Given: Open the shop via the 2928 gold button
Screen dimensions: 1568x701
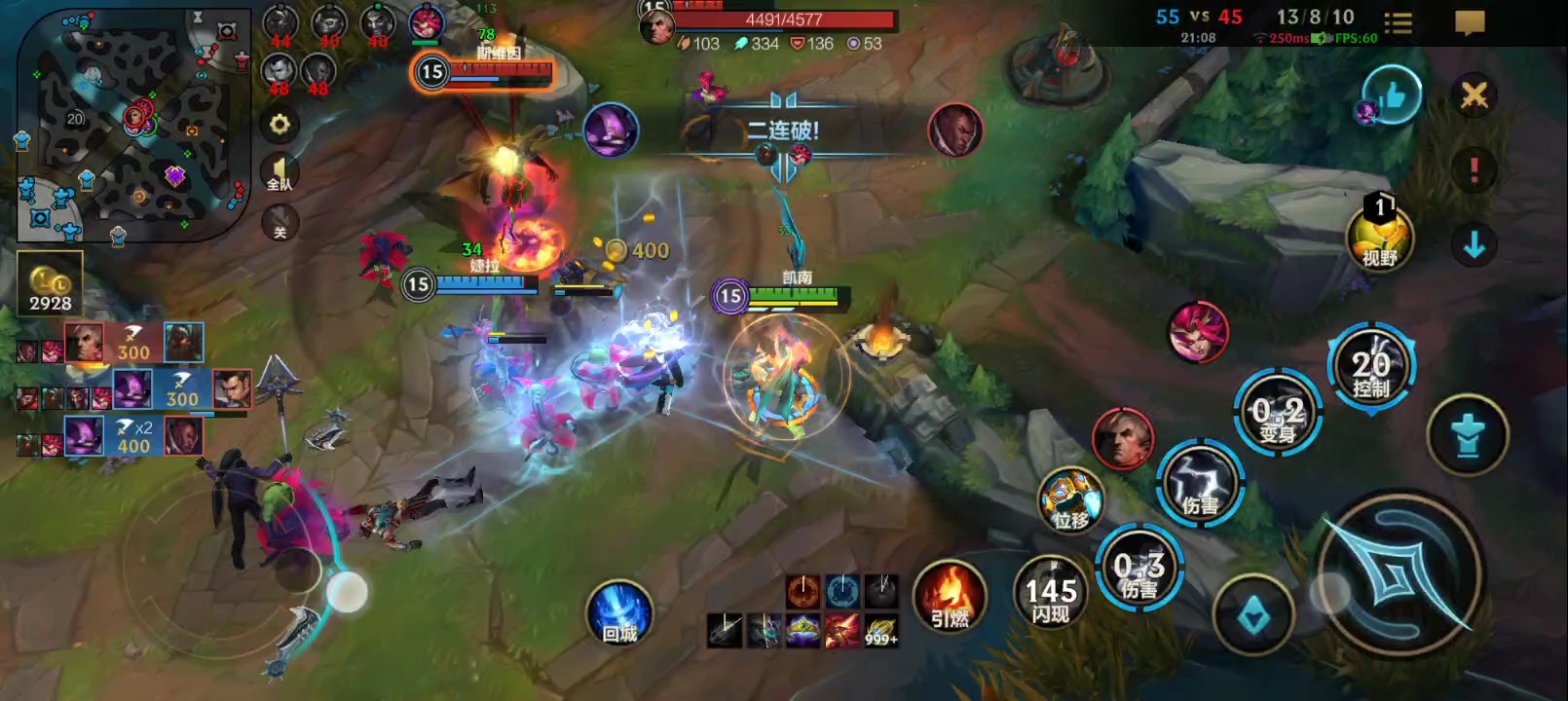Looking at the screenshot, I should click(x=50, y=284).
